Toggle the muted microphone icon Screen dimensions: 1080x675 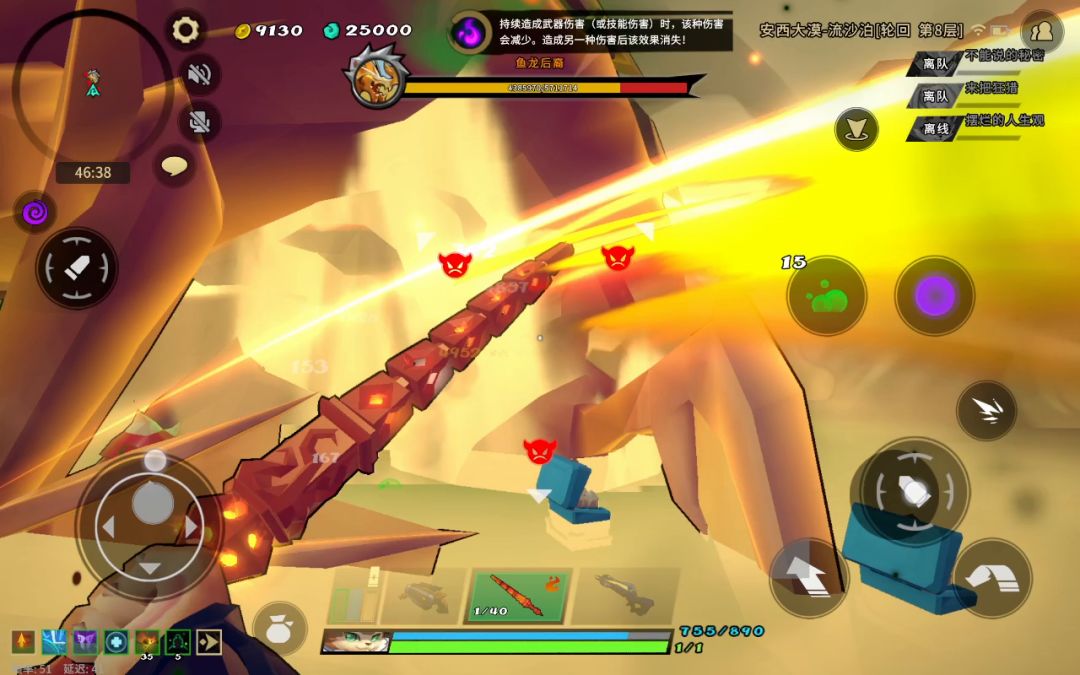[x=200, y=121]
